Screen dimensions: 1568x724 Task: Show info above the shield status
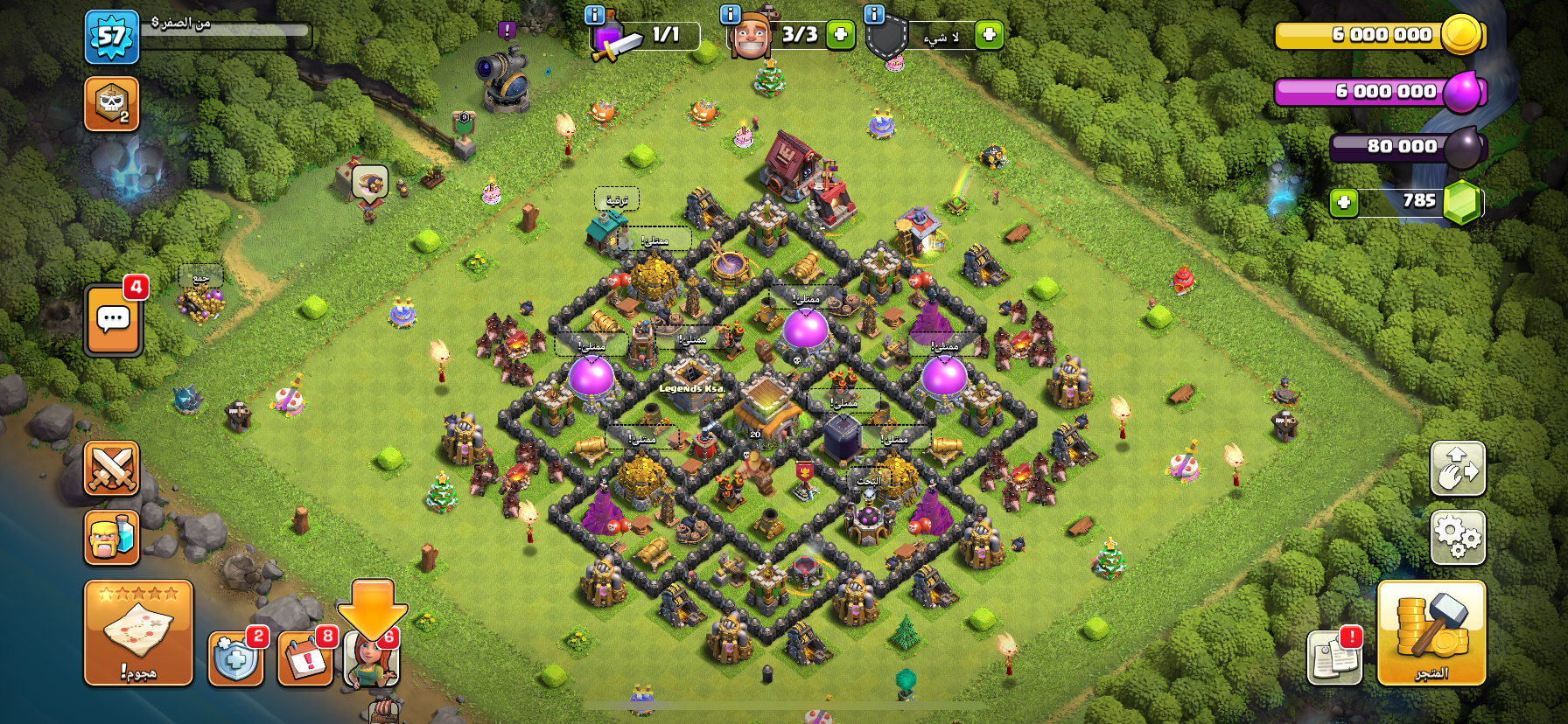[x=873, y=14]
